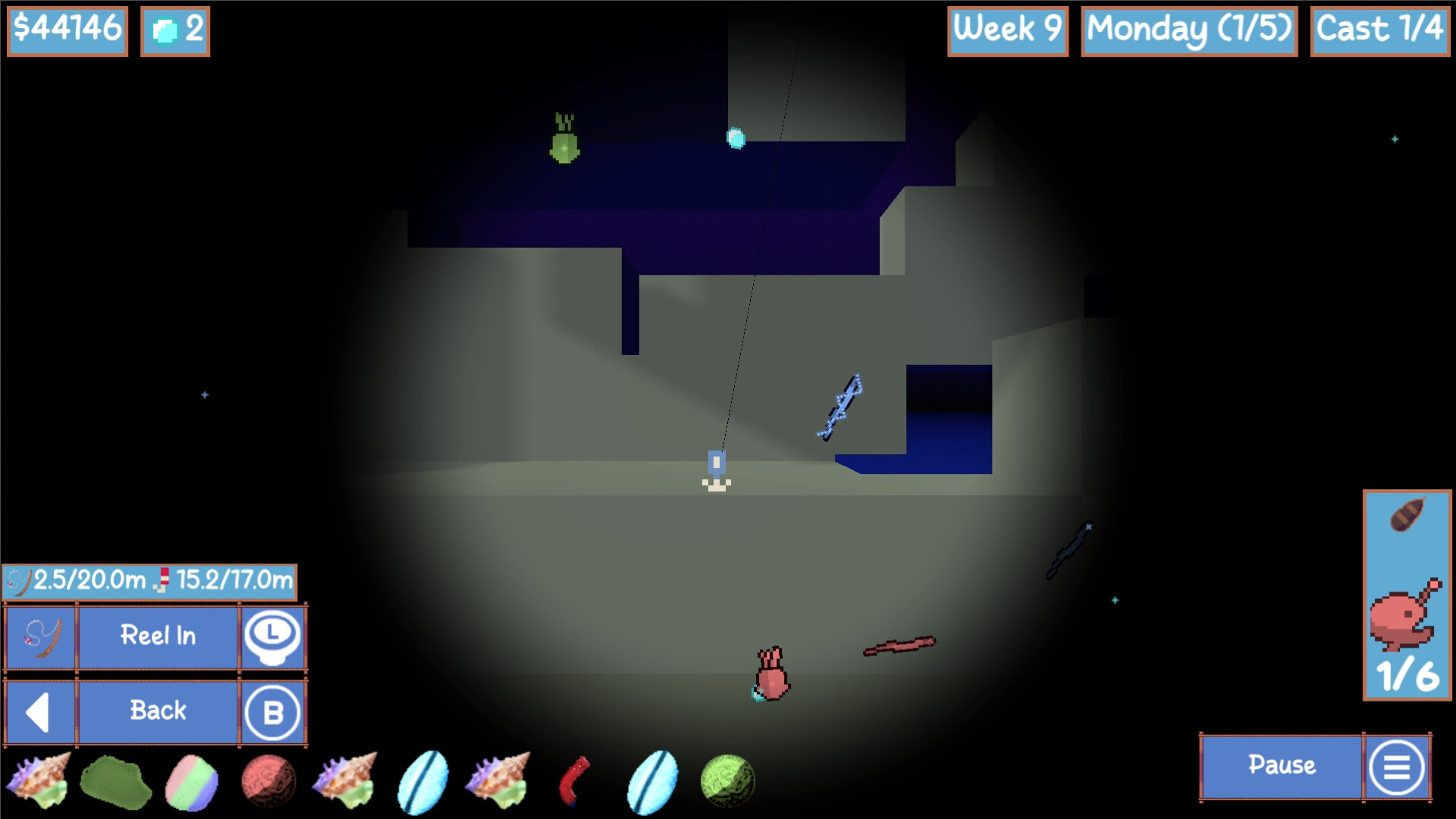
Task: Click the L controller button icon
Action: click(x=273, y=638)
